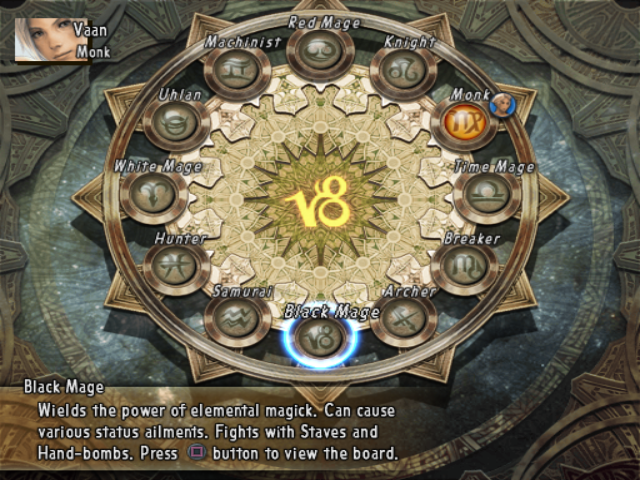Select the Red Mage job medallion

[320, 51]
